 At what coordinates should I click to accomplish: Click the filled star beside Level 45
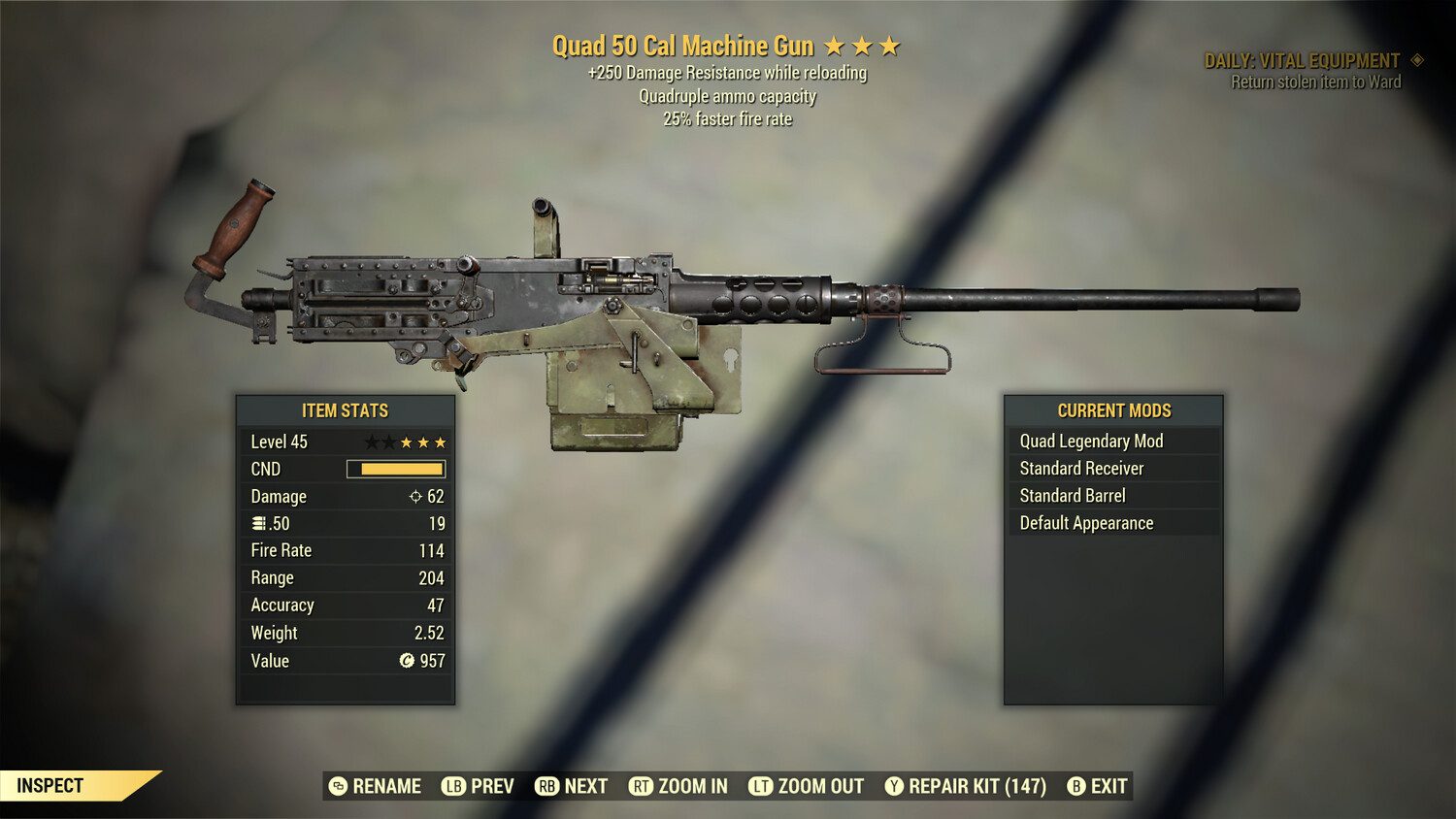(405, 442)
